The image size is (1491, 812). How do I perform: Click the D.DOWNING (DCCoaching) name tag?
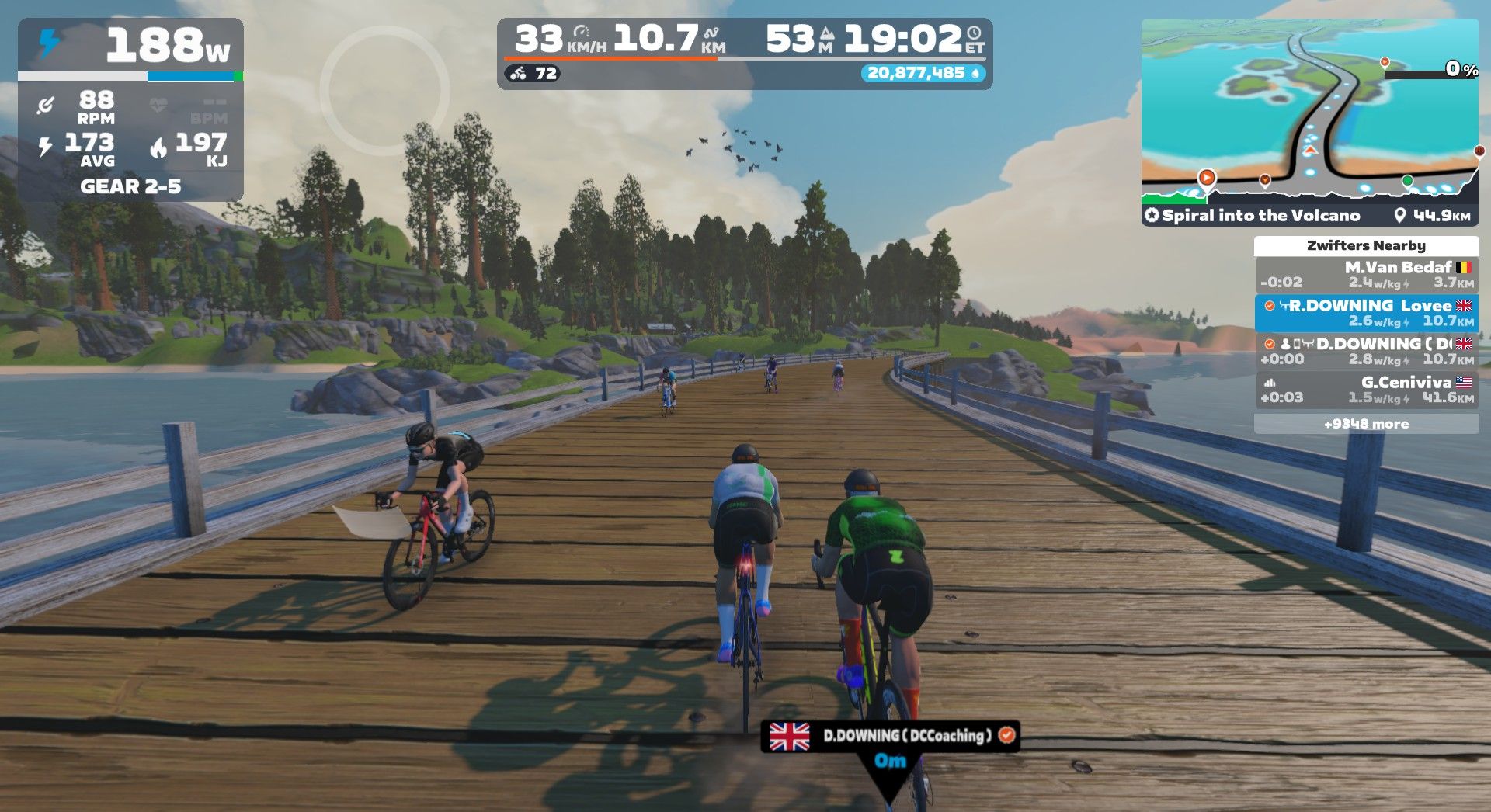click(x=890, y=735)
